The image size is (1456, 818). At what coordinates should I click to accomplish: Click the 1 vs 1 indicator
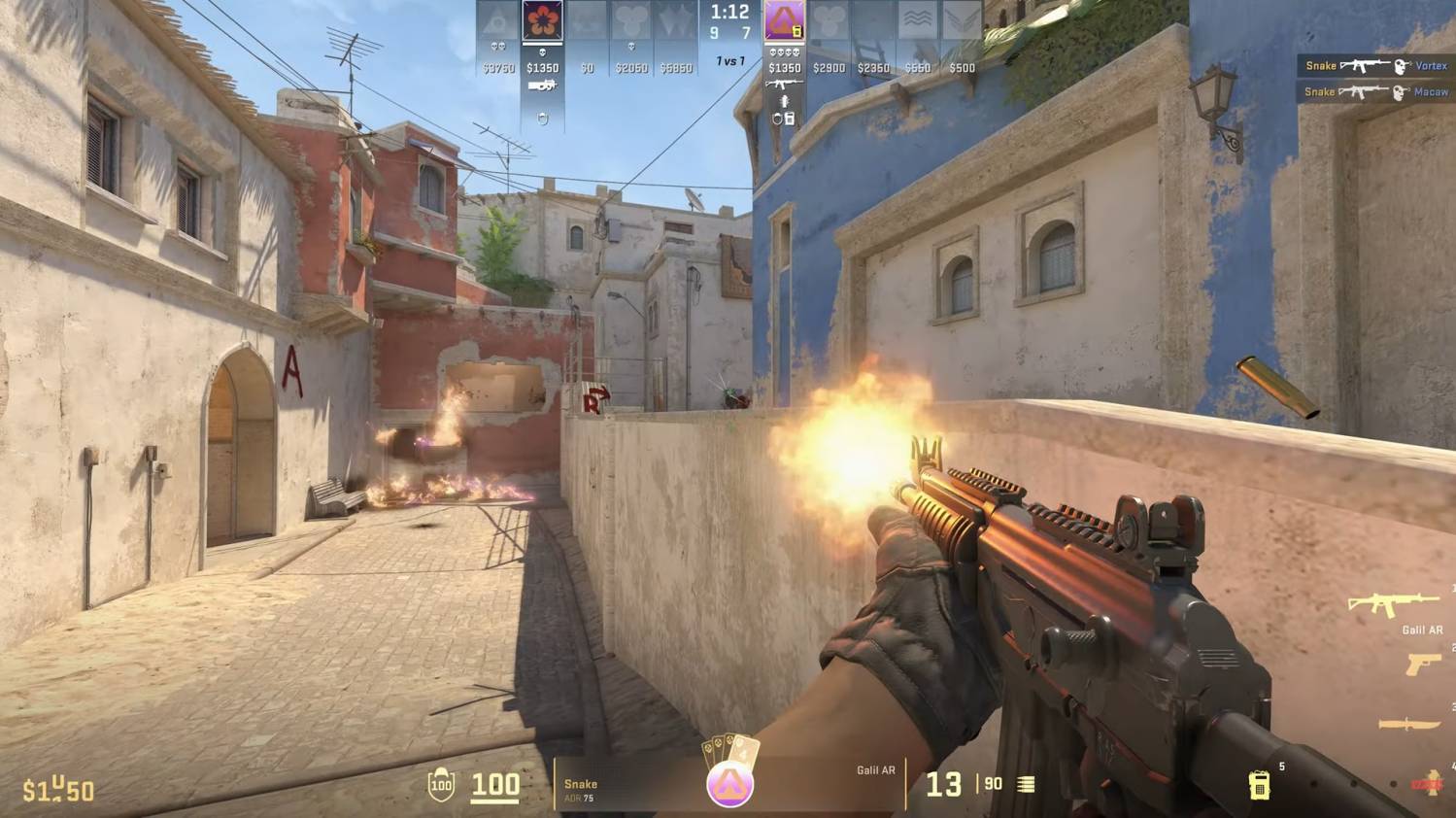coord(730,59)
